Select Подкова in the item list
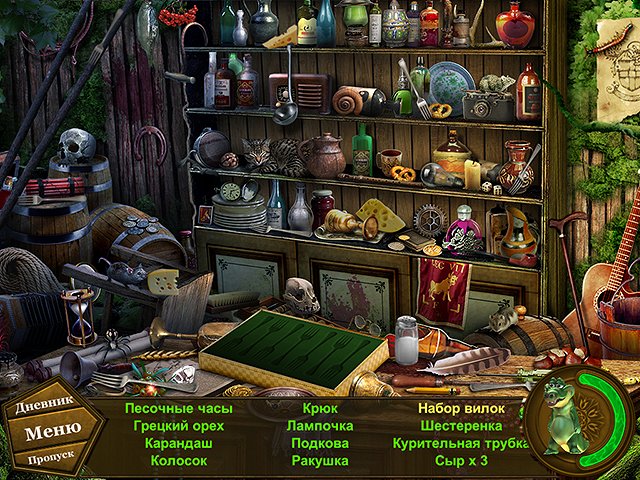The height and width of the screenshot is (480, 640). point(320,442)
